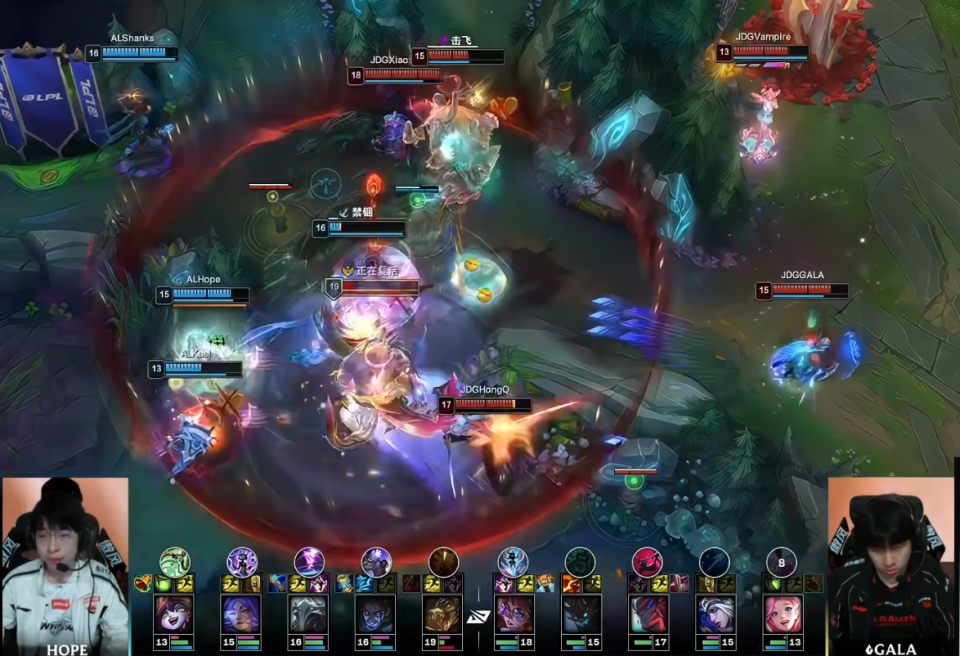
Task: Click the ultimate icon showing cooldown 8
Action: tap(781, 561)
